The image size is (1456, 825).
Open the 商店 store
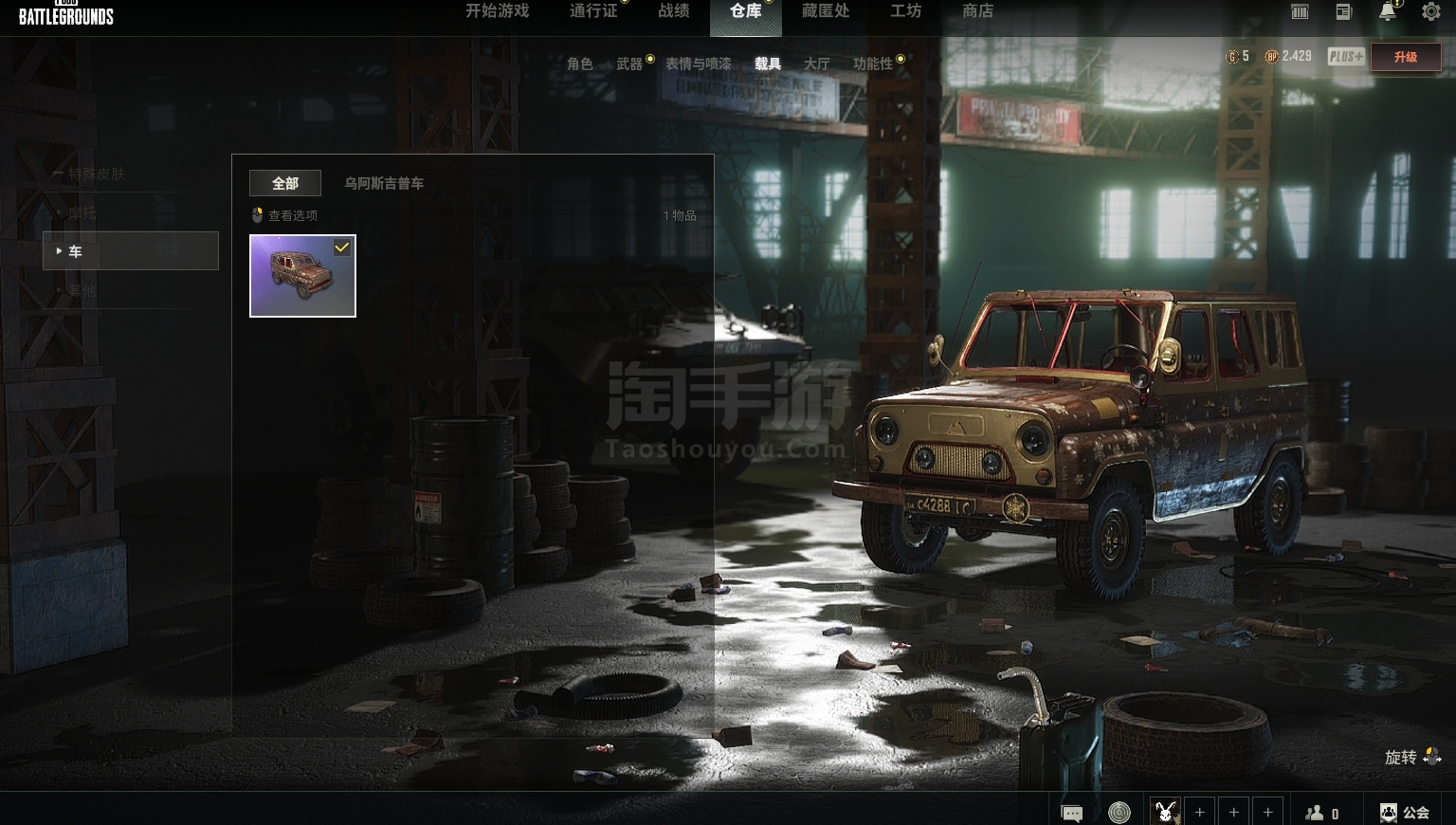click(x=977, y=11)
